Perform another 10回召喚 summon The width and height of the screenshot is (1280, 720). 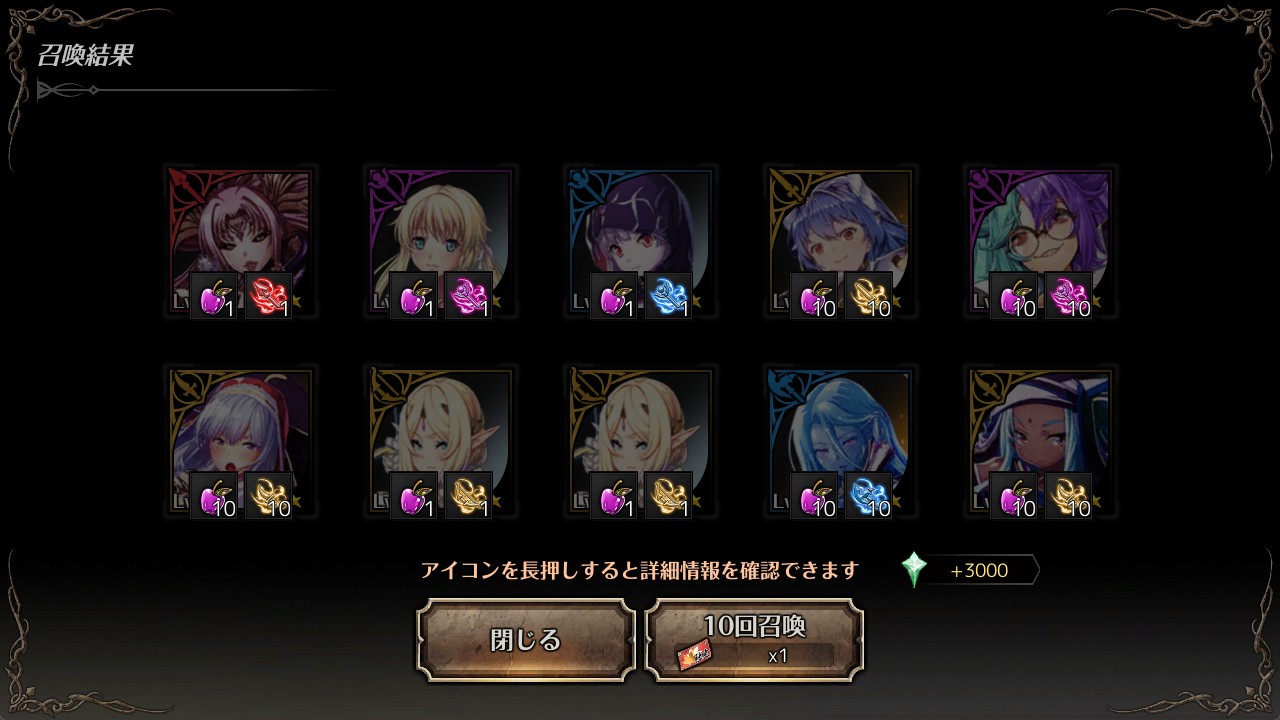pos(754,640)
